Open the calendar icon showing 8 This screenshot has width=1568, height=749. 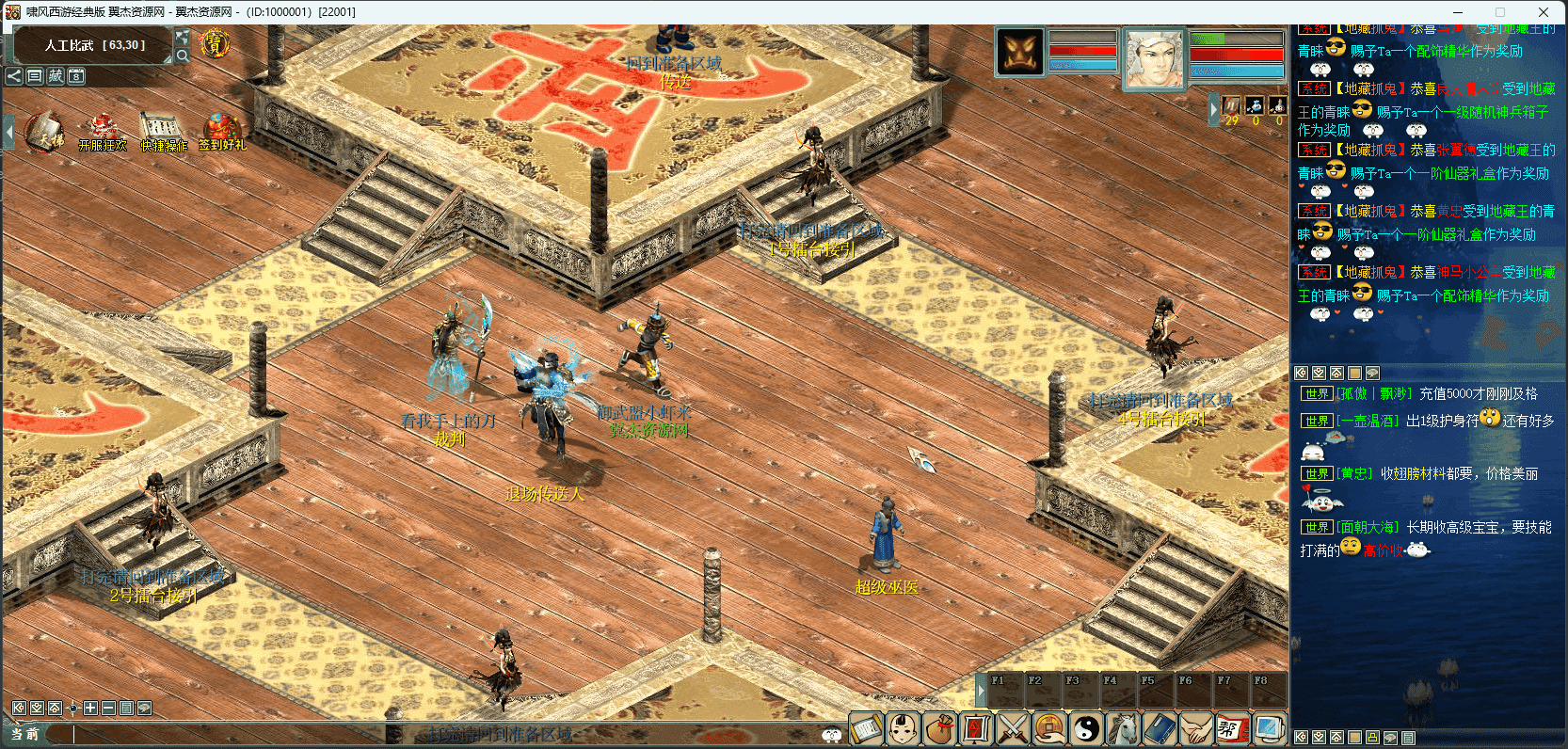pos(76,76)
